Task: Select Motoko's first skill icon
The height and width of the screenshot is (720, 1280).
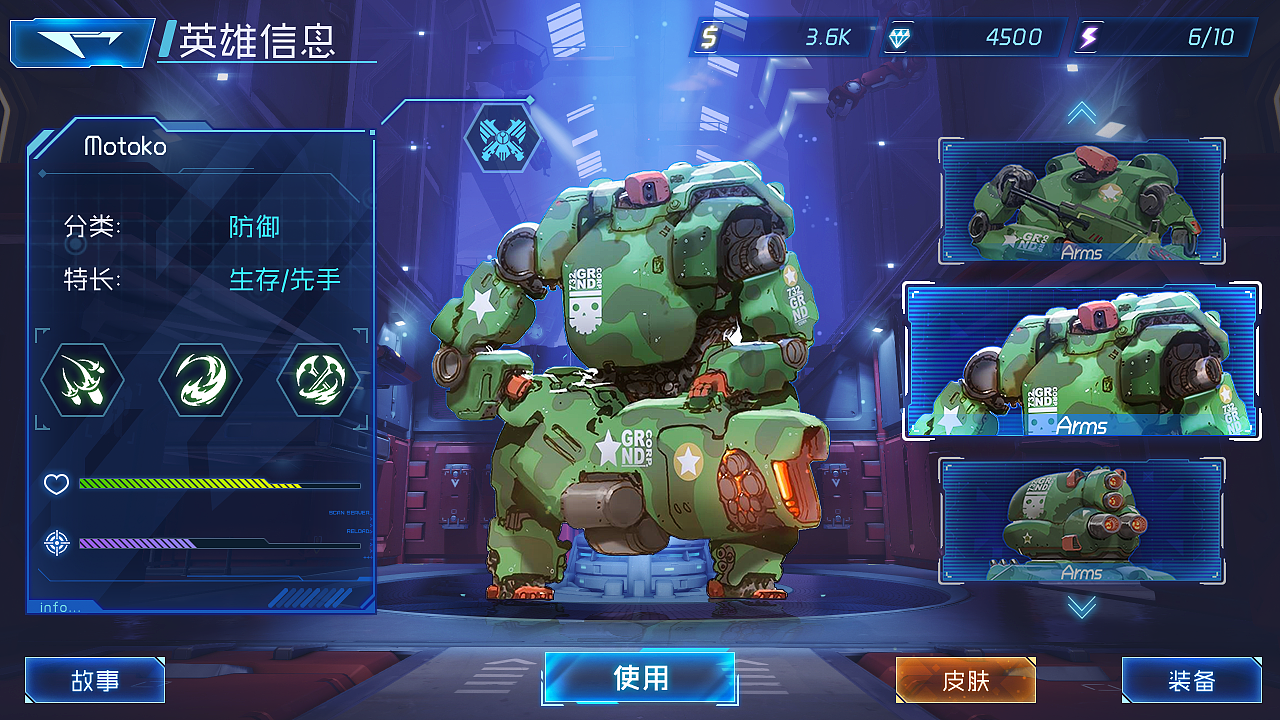Action: coord(82,381)
